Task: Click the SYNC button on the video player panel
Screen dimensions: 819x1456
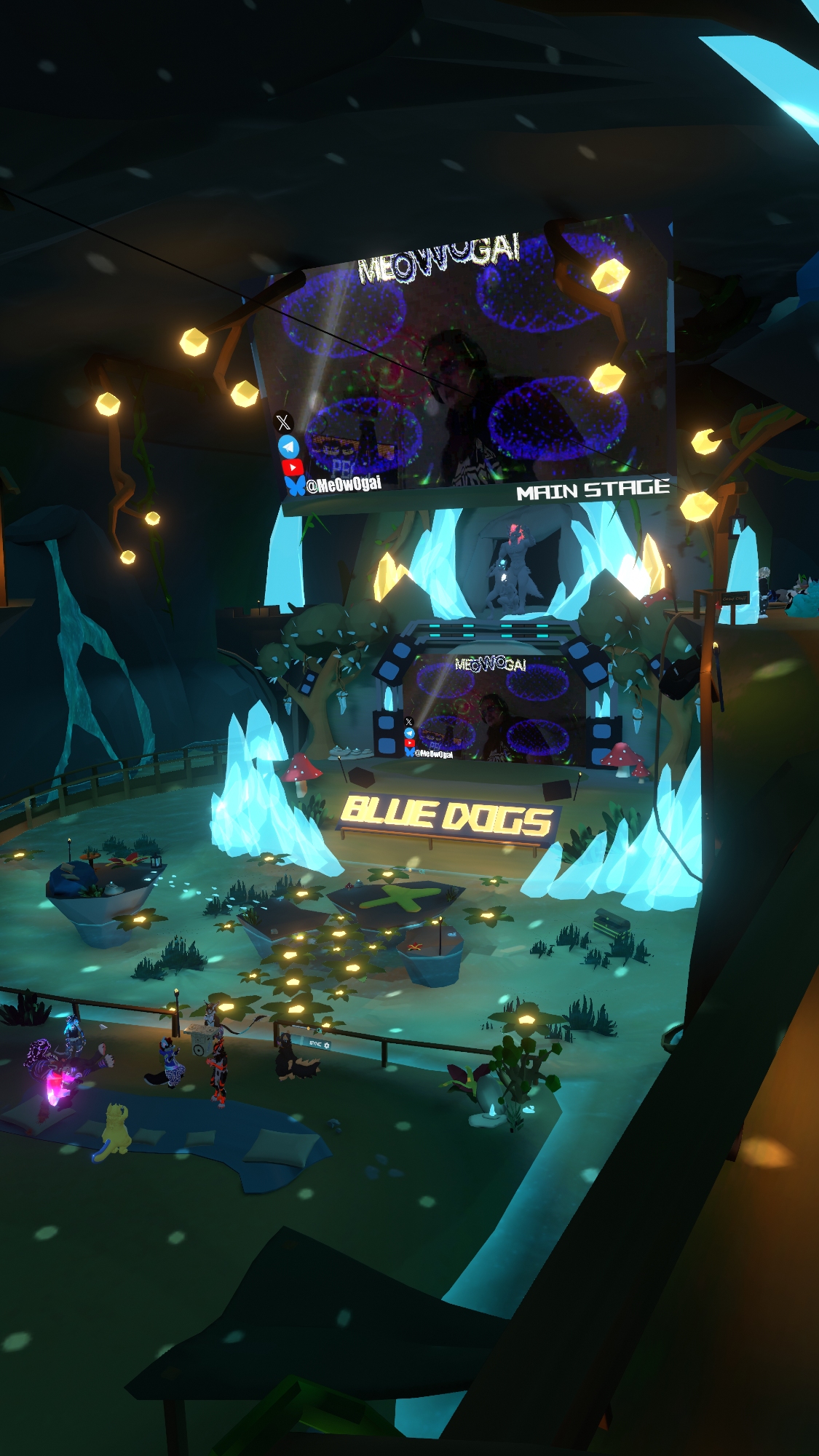Action: [315, 1044]
